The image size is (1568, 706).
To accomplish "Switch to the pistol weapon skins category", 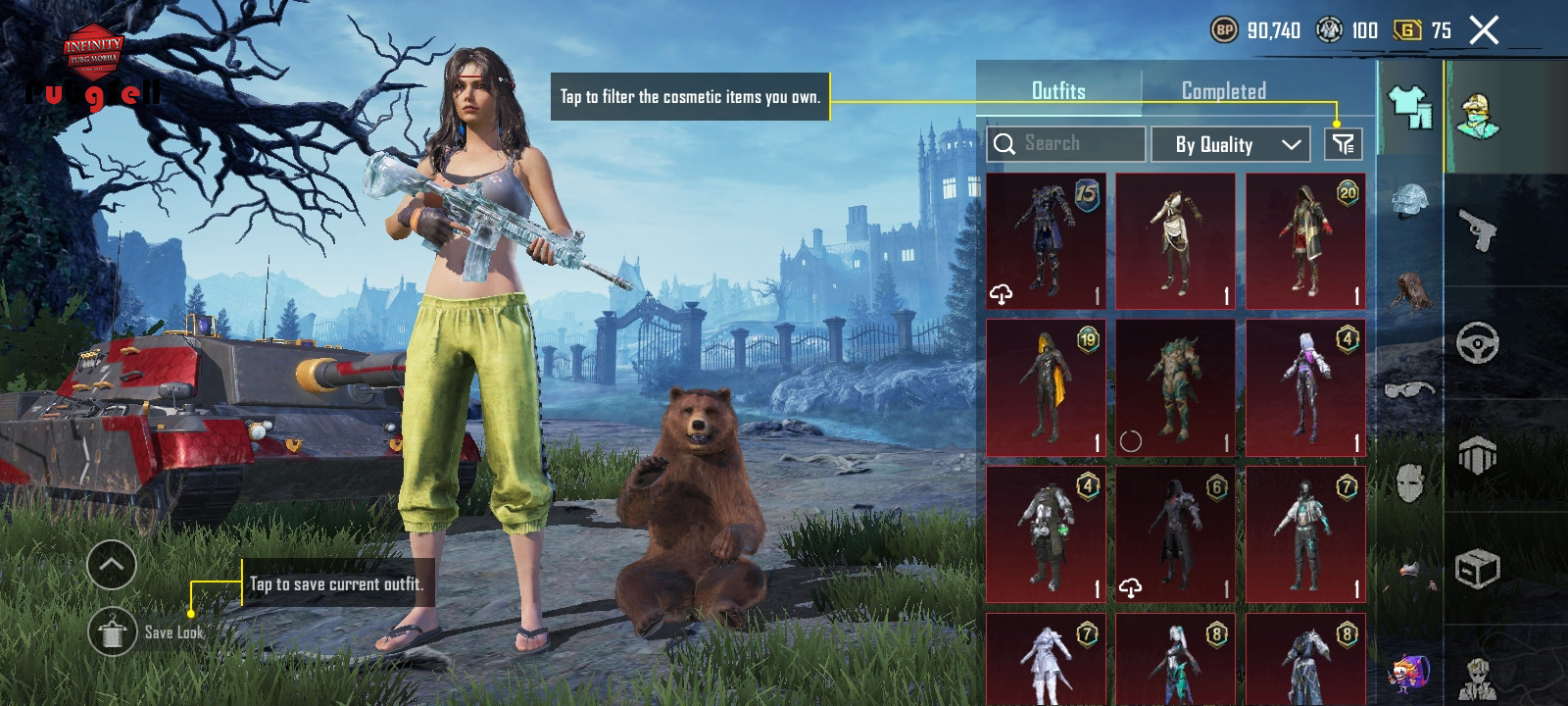I will 1478,230.
